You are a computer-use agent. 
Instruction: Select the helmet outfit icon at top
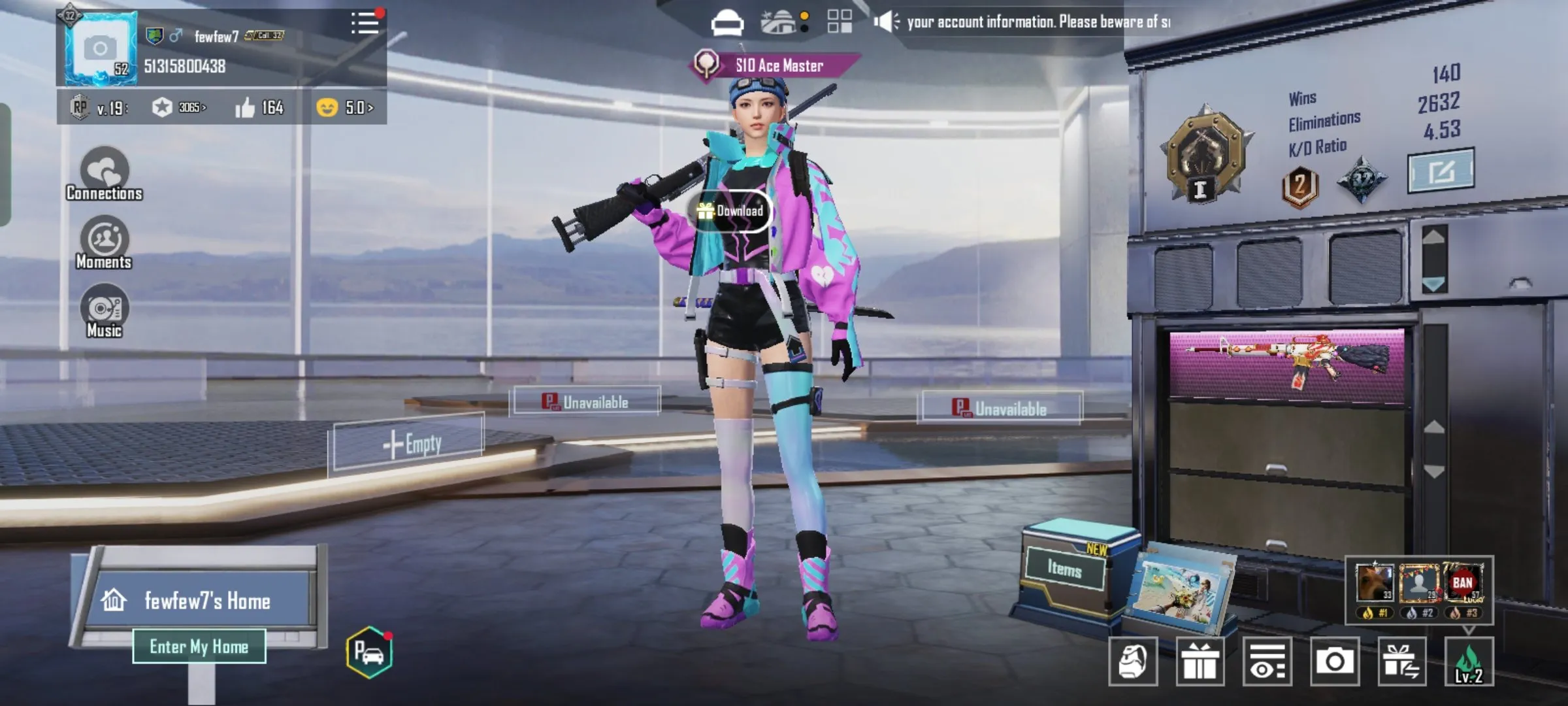(x=727, y=22)
